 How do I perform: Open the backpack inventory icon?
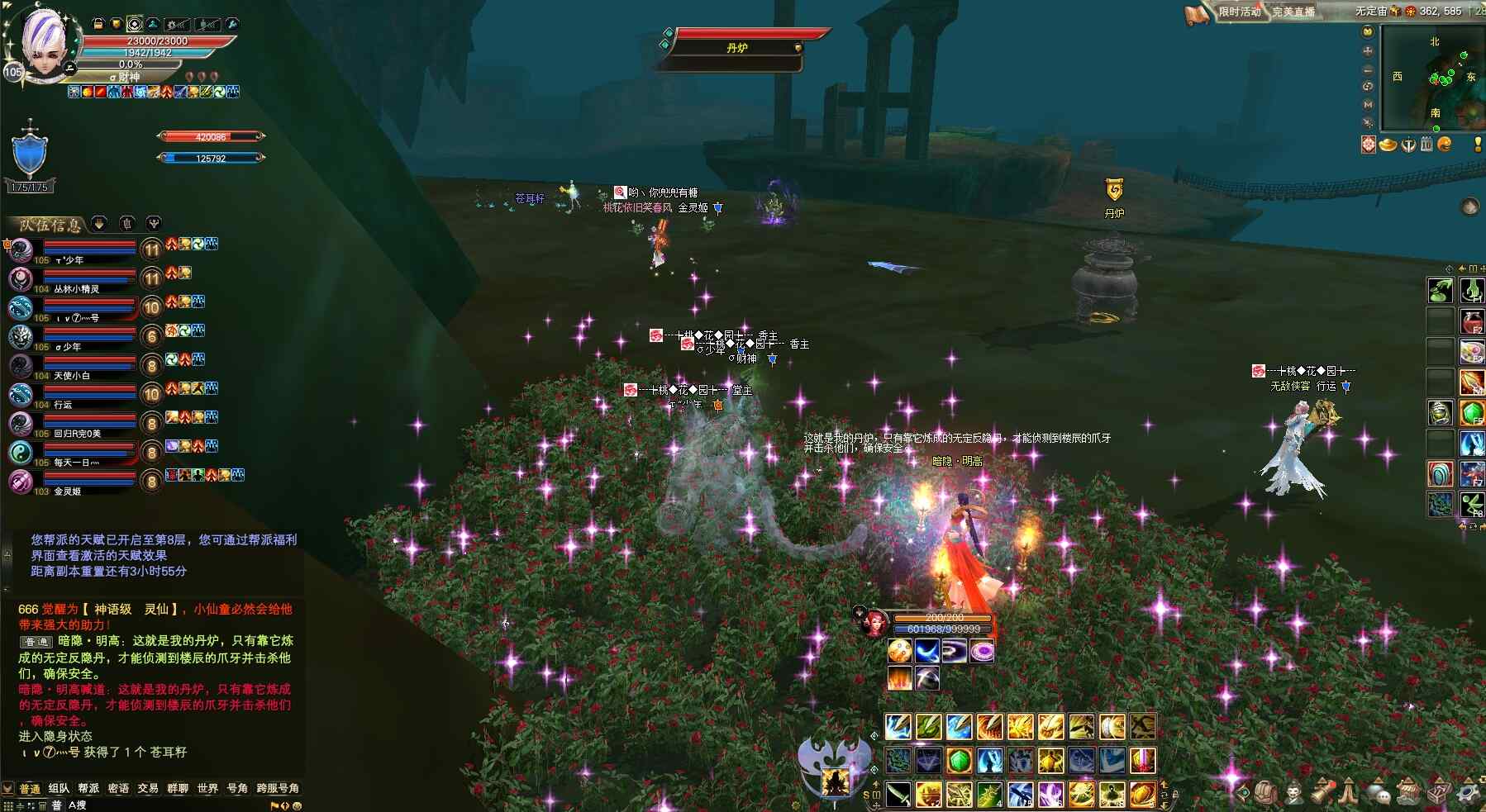(1265, 793)
